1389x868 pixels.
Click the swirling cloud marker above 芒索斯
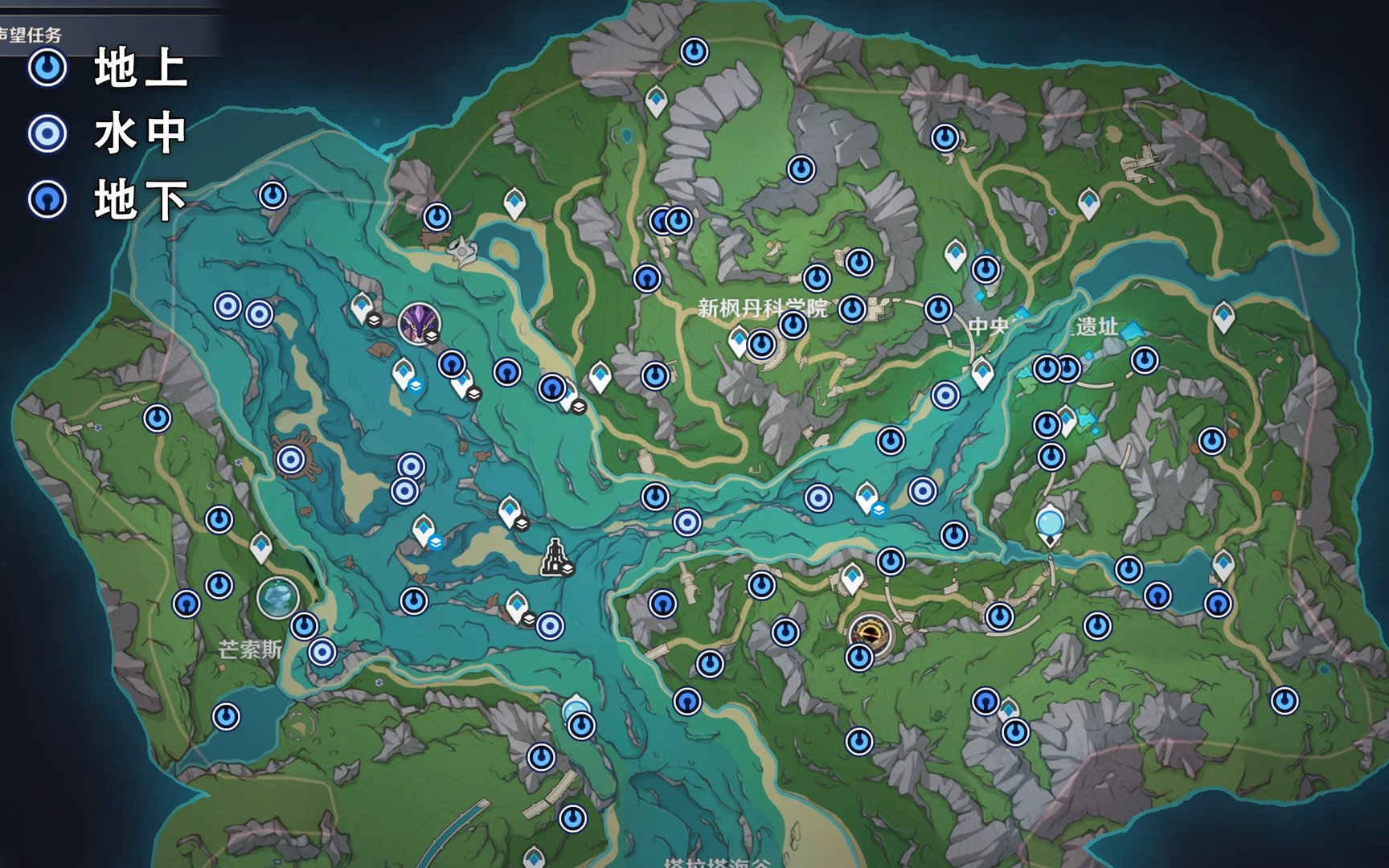coord(278,598)
